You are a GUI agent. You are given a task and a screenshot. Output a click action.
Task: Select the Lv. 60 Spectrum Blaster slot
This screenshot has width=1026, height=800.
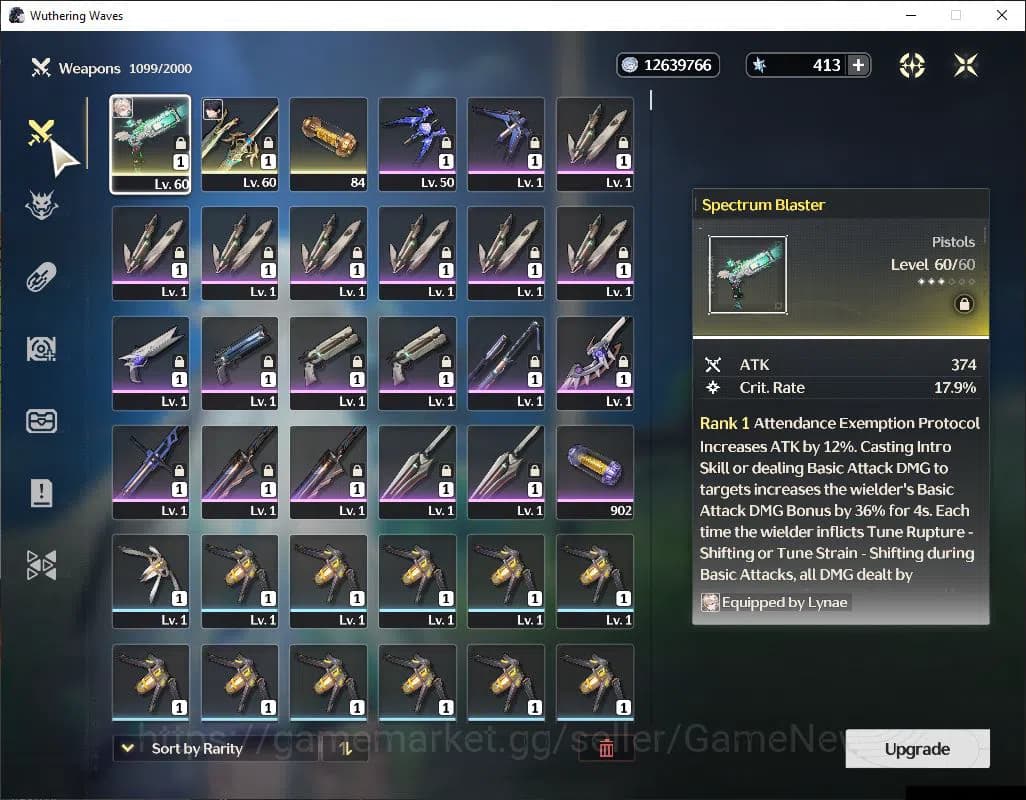pos(150,144)
